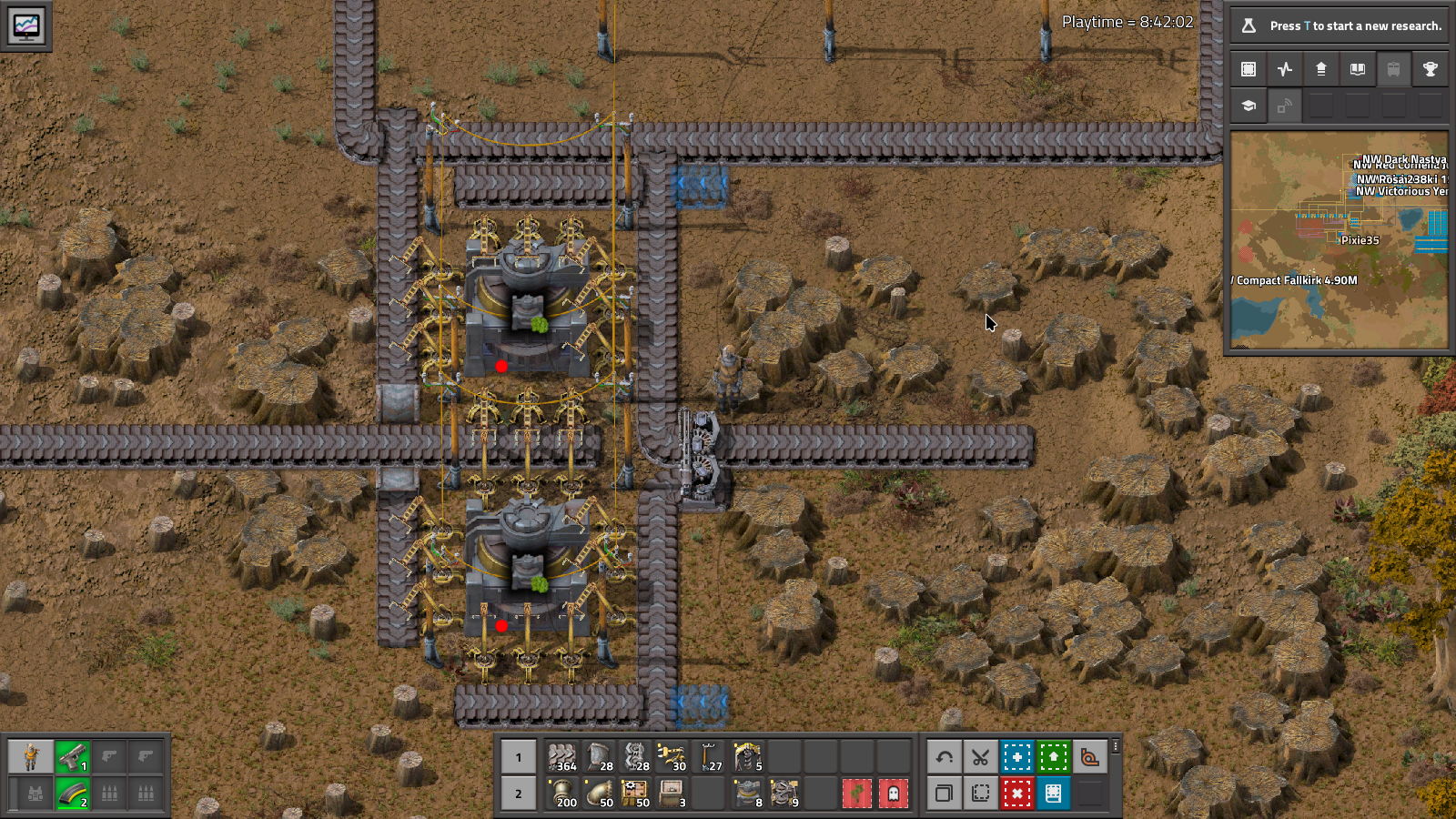
Task: Pick transport belts stack of 364
Action: 562,757
